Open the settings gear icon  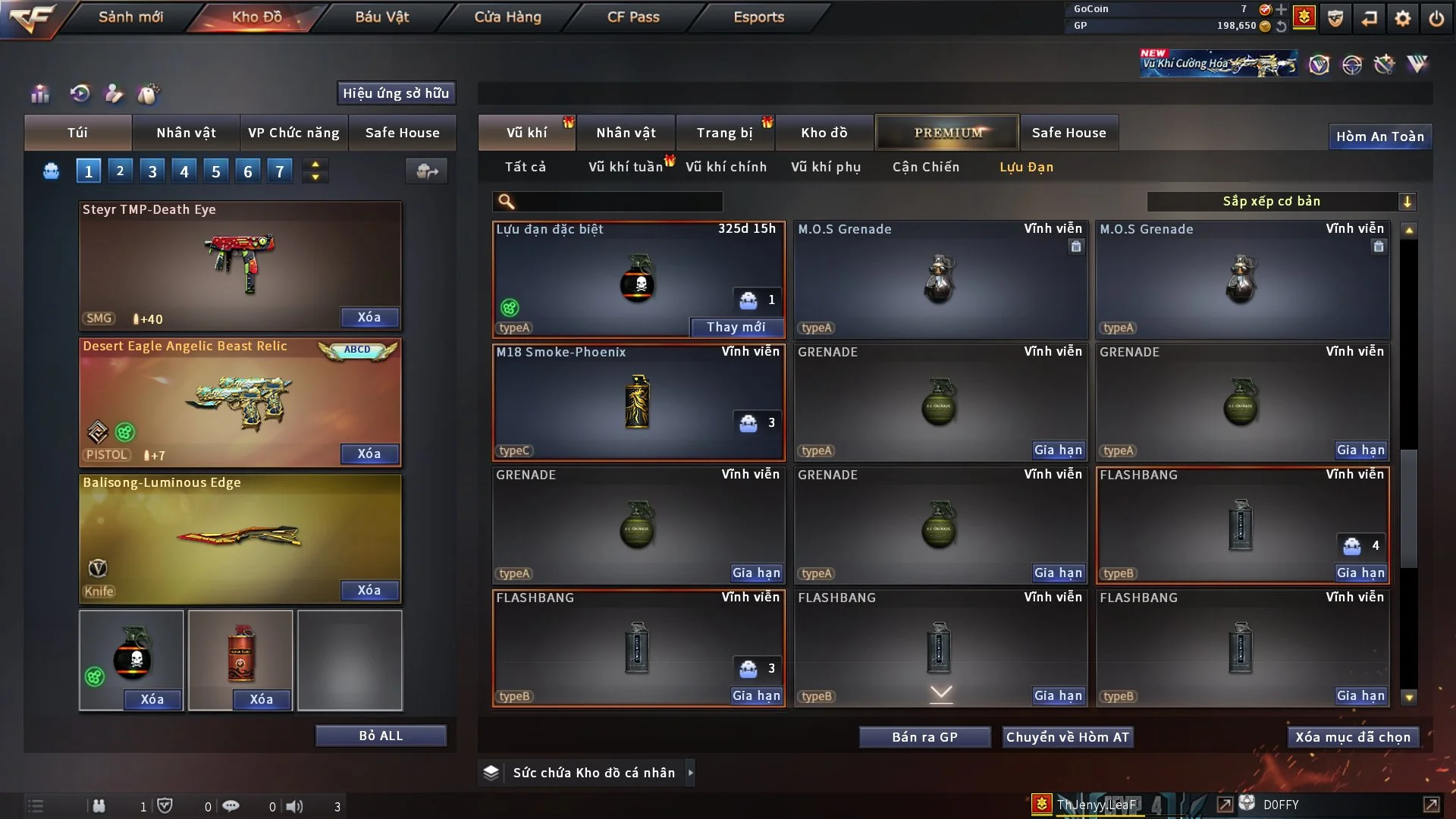(x=1402, y=18)
